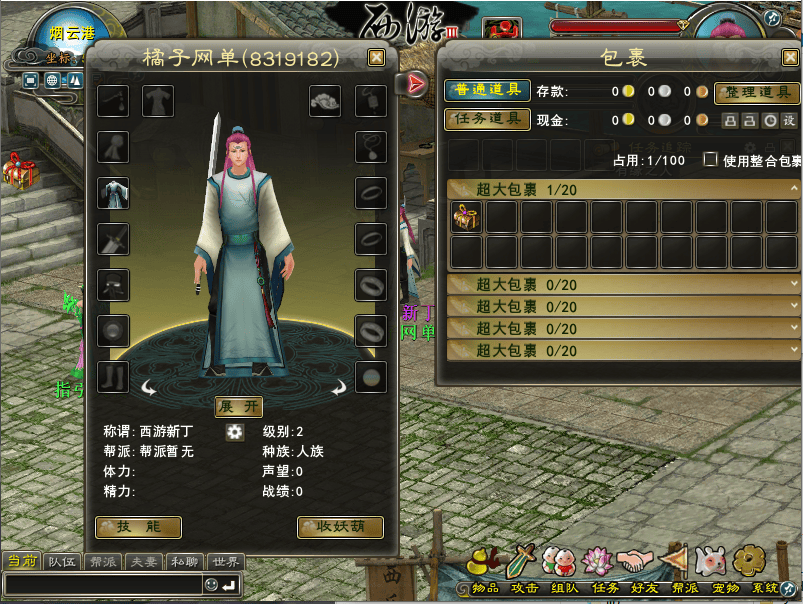Open the 宠物 pet menu icon

(710, 562)
